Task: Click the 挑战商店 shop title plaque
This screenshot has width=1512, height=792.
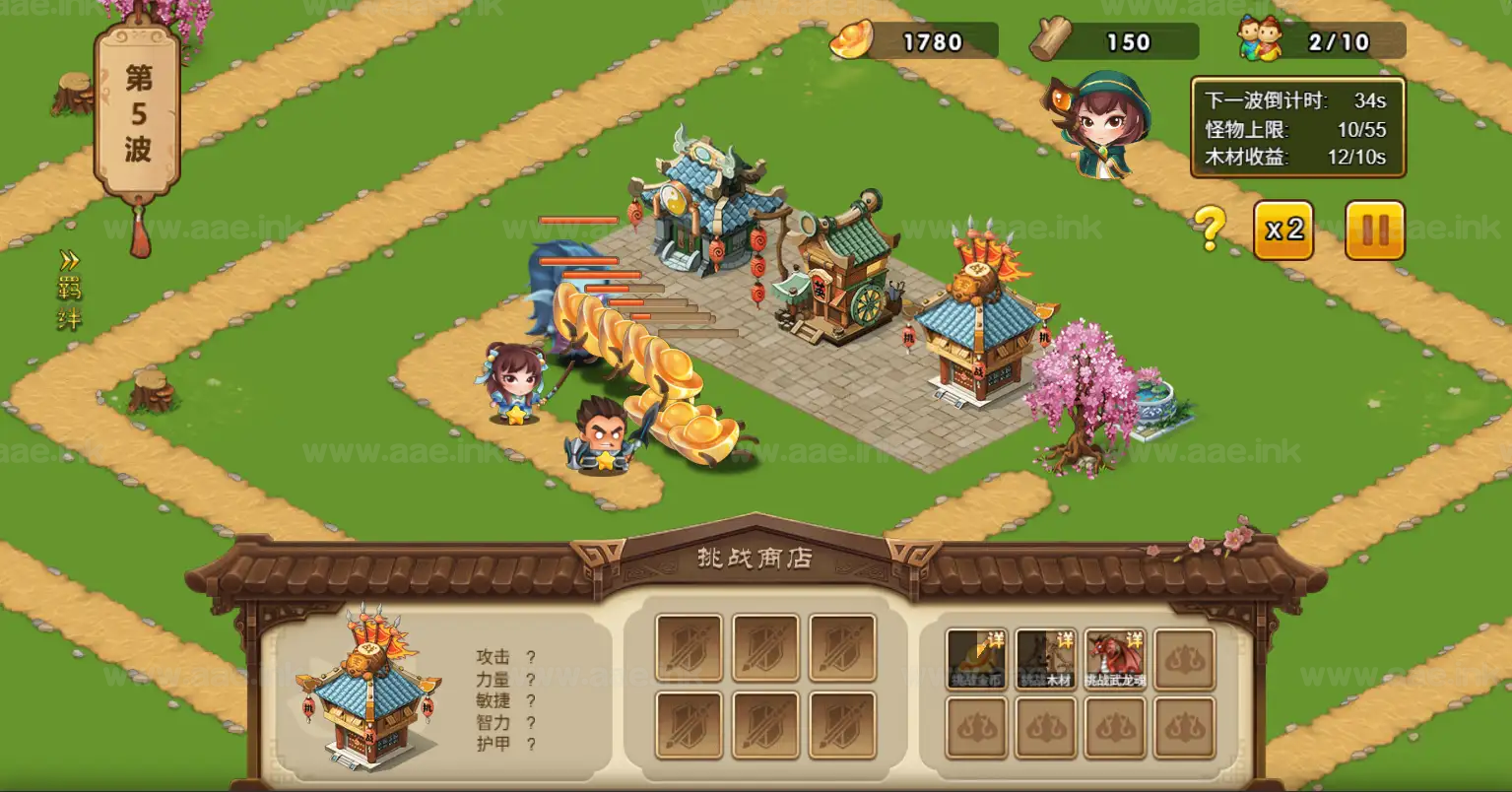Action: 756,557
